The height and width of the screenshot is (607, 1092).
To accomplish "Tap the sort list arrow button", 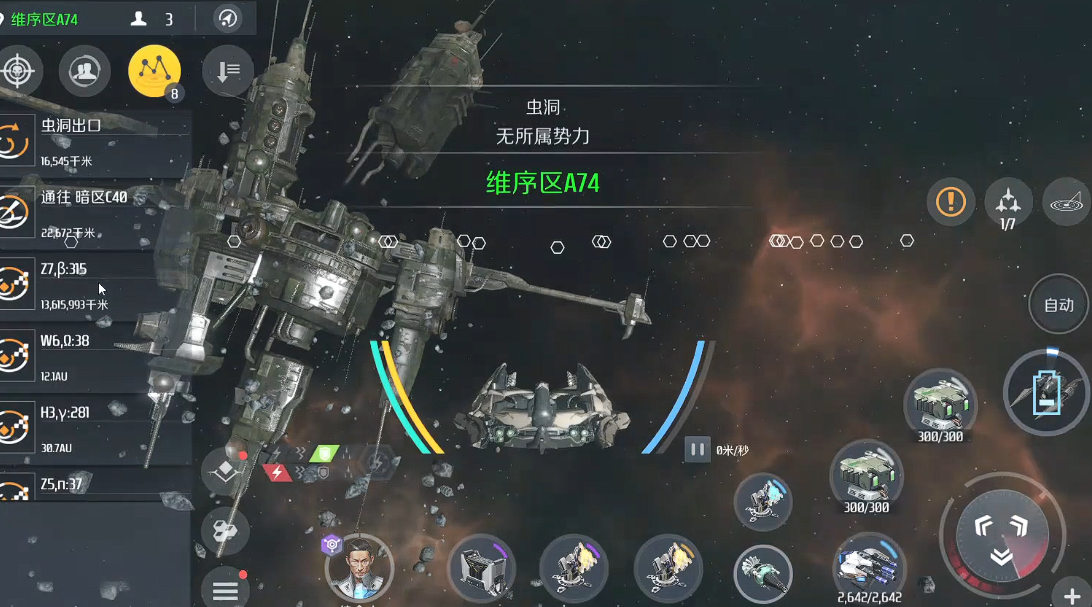I will 227,71.
